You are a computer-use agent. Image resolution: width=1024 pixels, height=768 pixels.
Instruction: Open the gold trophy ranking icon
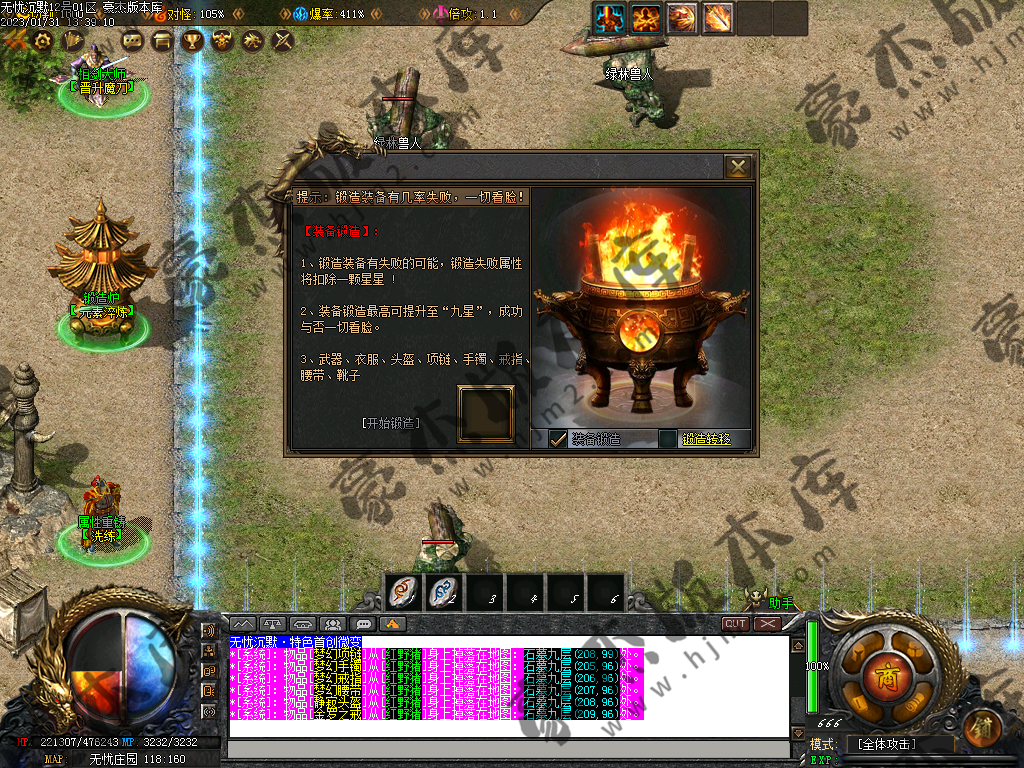(192, 40)
